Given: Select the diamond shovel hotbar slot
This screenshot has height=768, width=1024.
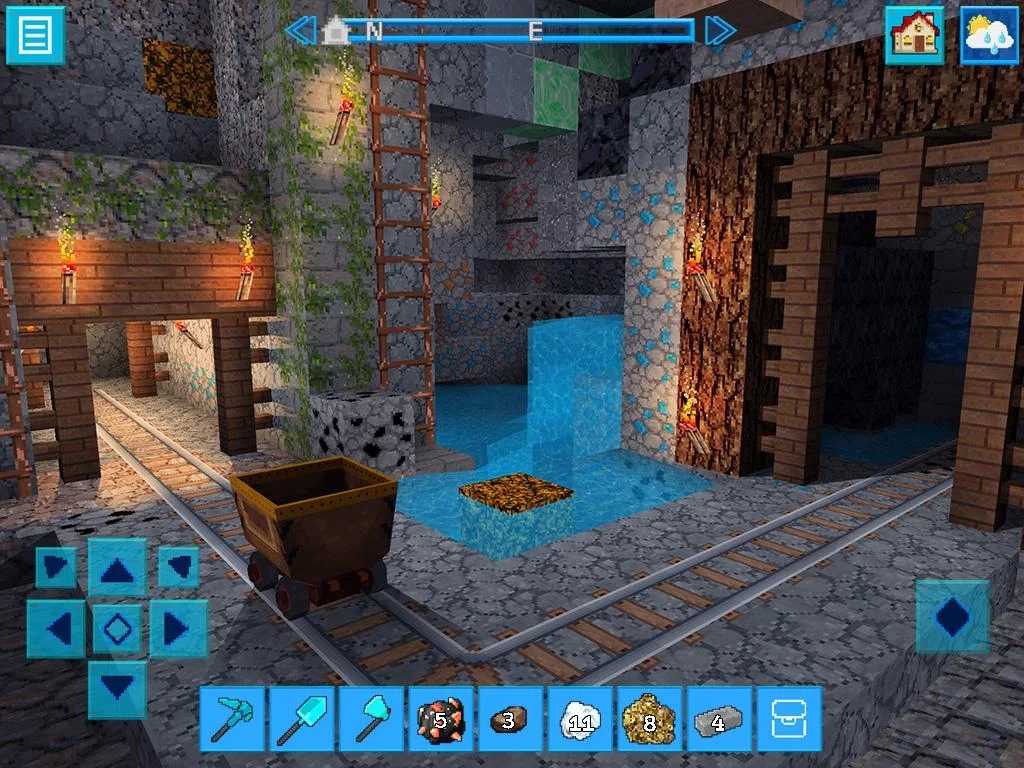Looking at the screenshot, I should coord(302,718).
